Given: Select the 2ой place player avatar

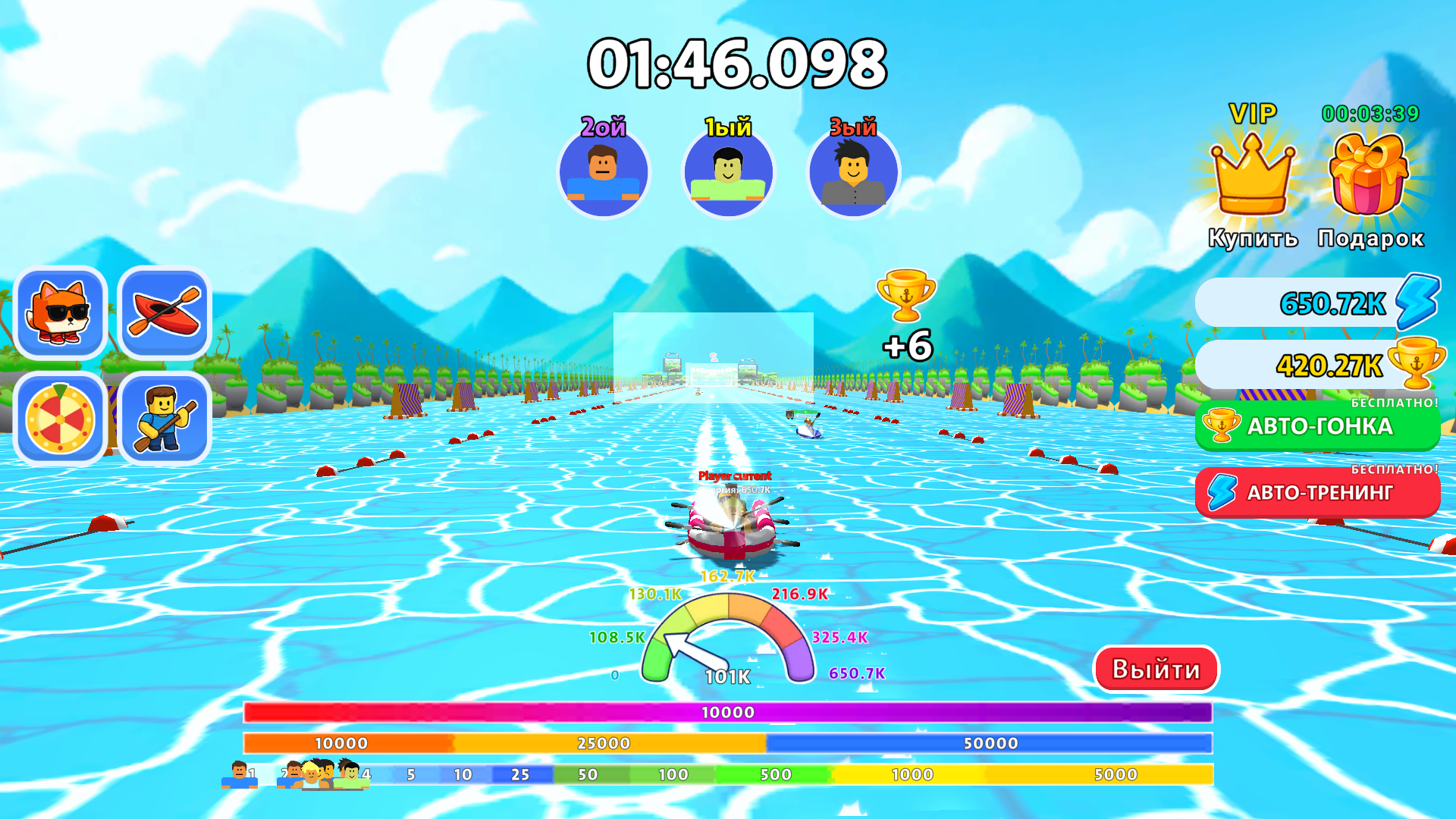Looking at the screenshot, I should click(x=604, y=173).
